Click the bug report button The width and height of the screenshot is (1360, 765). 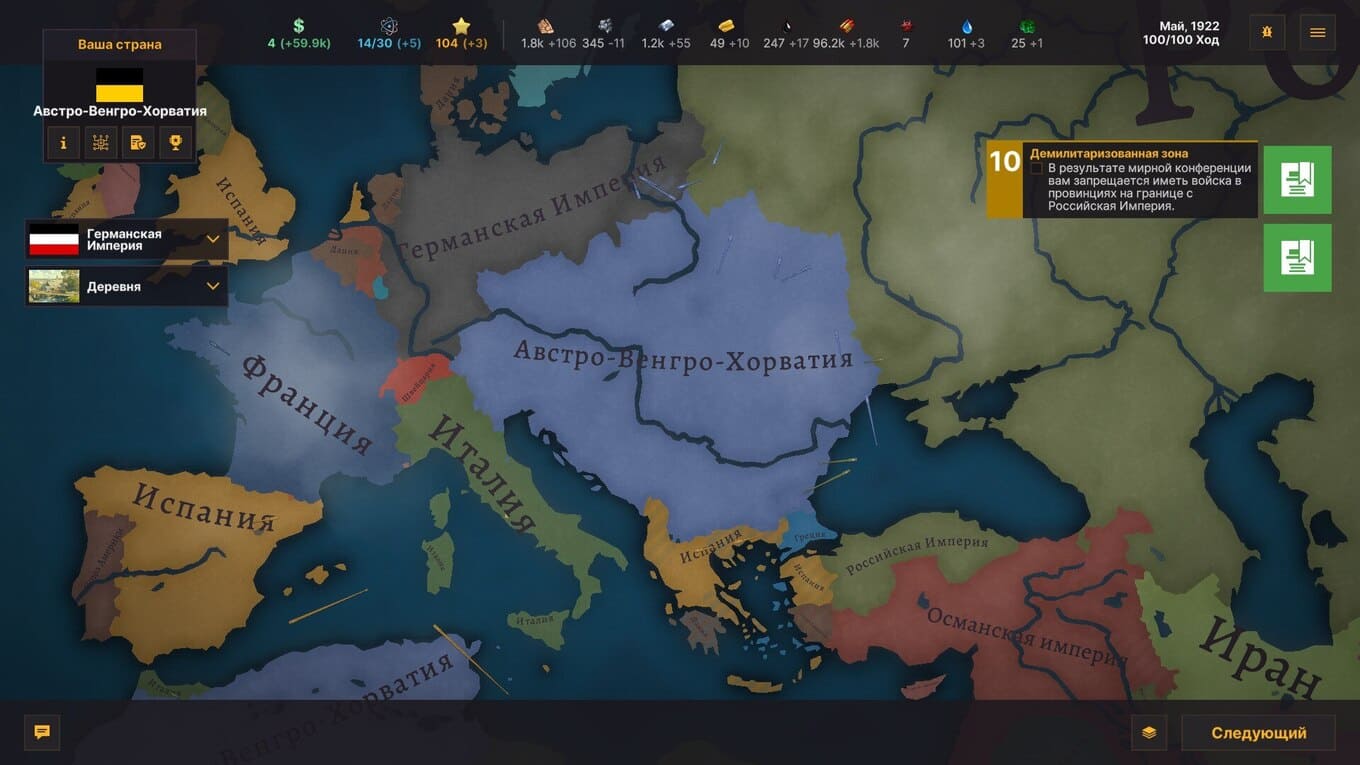(x=1267, y=32)
